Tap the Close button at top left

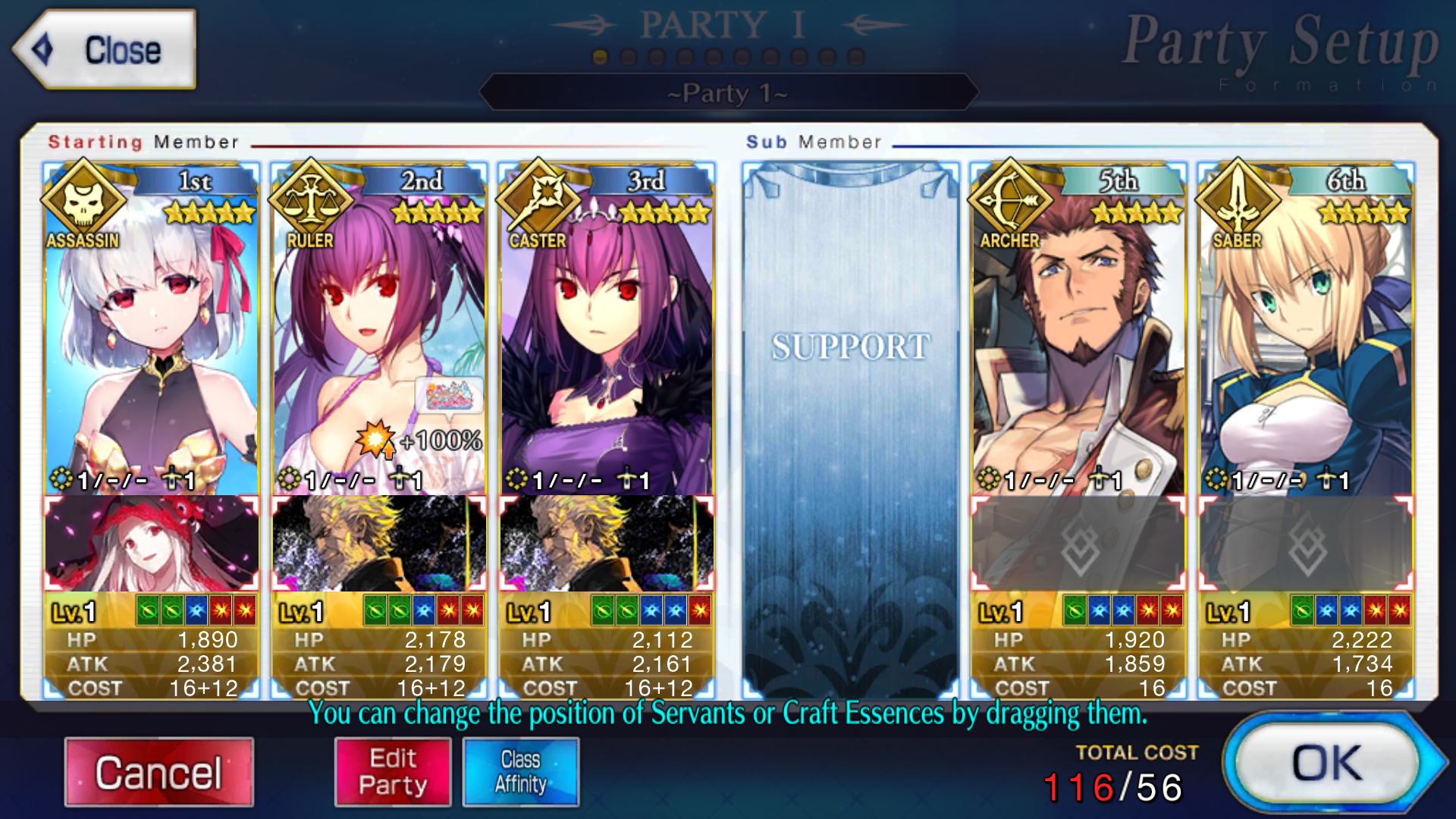tap(106, 50)
